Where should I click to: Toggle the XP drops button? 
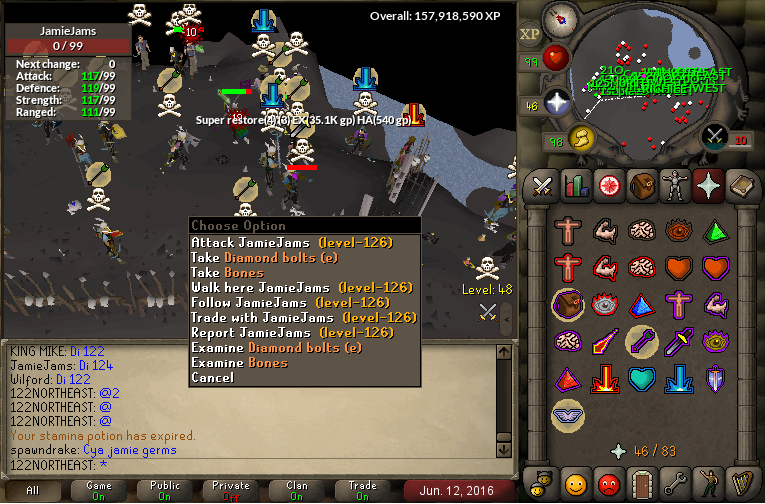(530, 35)
